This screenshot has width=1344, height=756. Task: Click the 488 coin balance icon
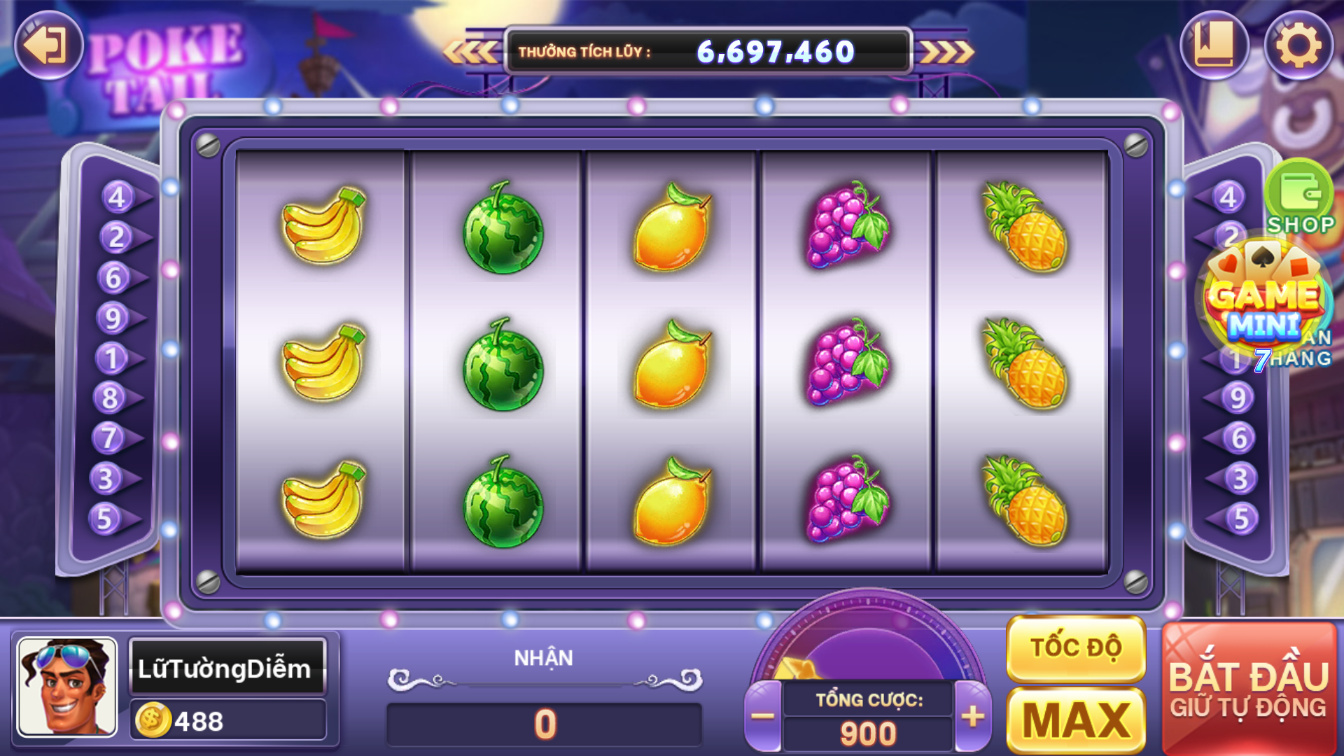click(x=153, y=719)
